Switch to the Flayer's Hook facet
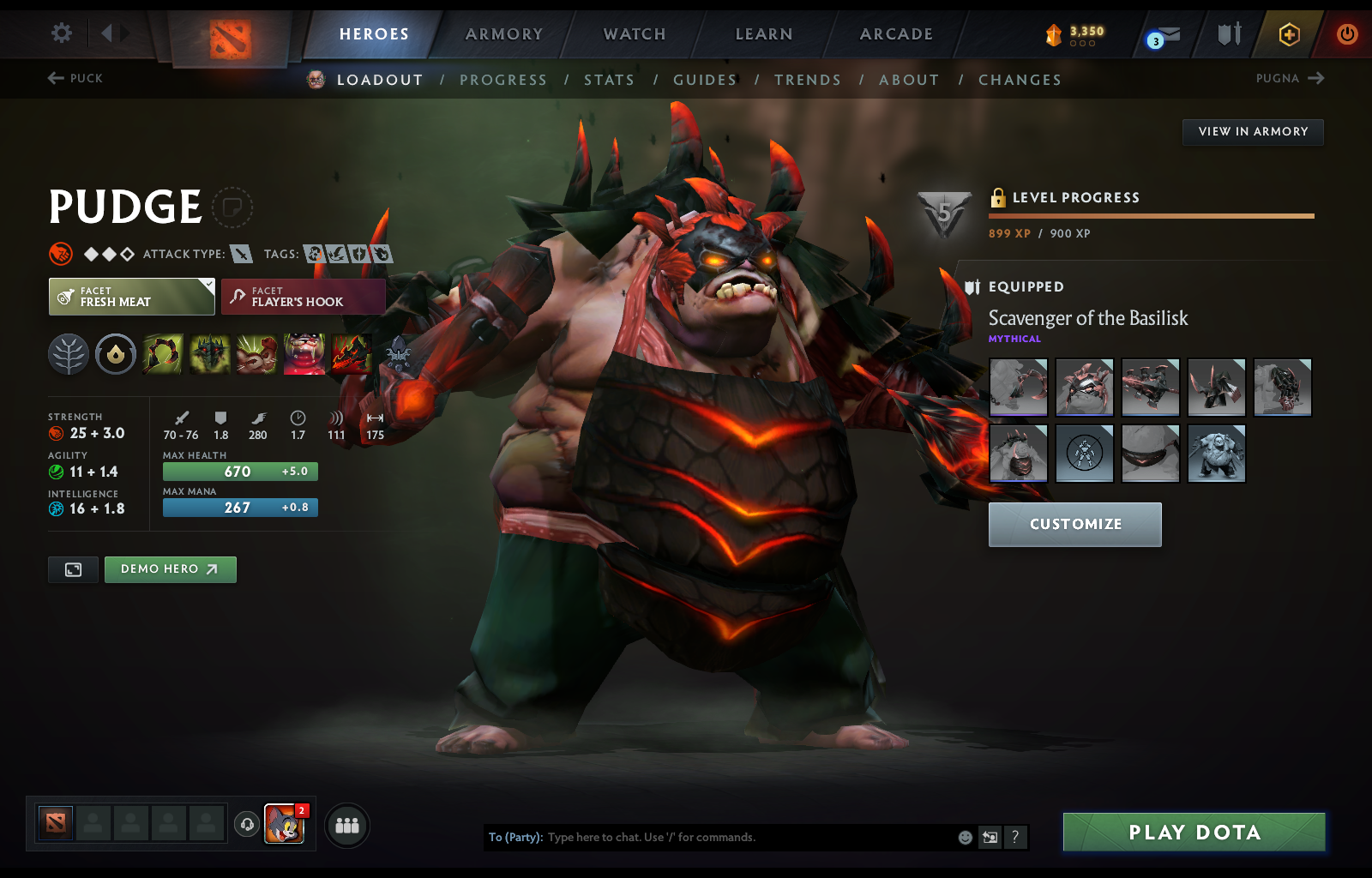This screenshot has height=878, width=1372. 303,297
